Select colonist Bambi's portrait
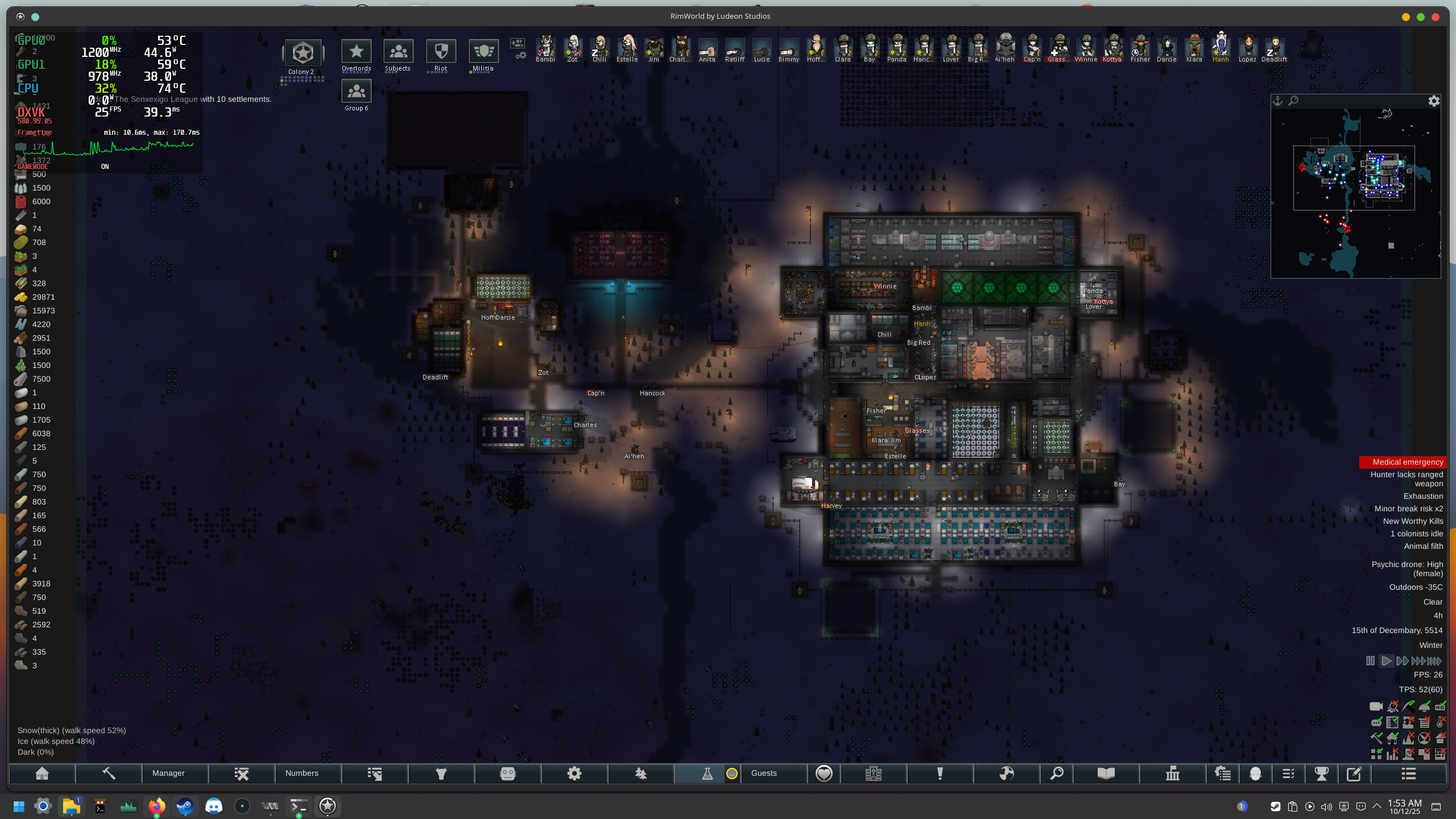 545,47
